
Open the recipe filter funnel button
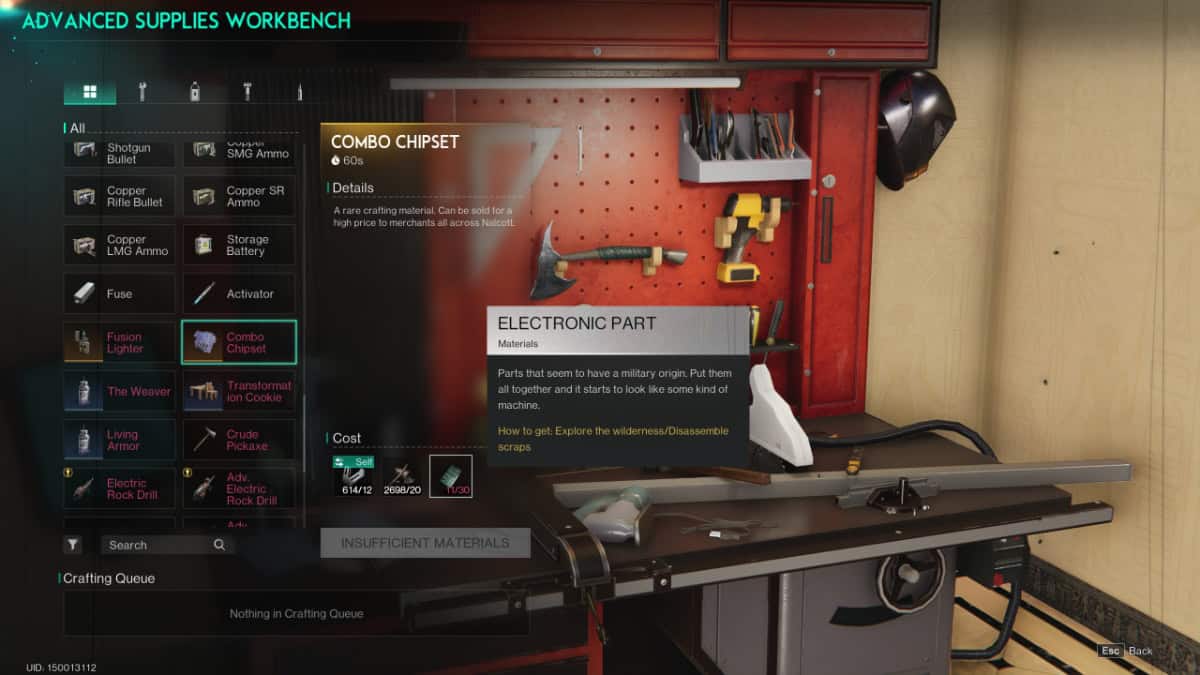tap(73, 545)
